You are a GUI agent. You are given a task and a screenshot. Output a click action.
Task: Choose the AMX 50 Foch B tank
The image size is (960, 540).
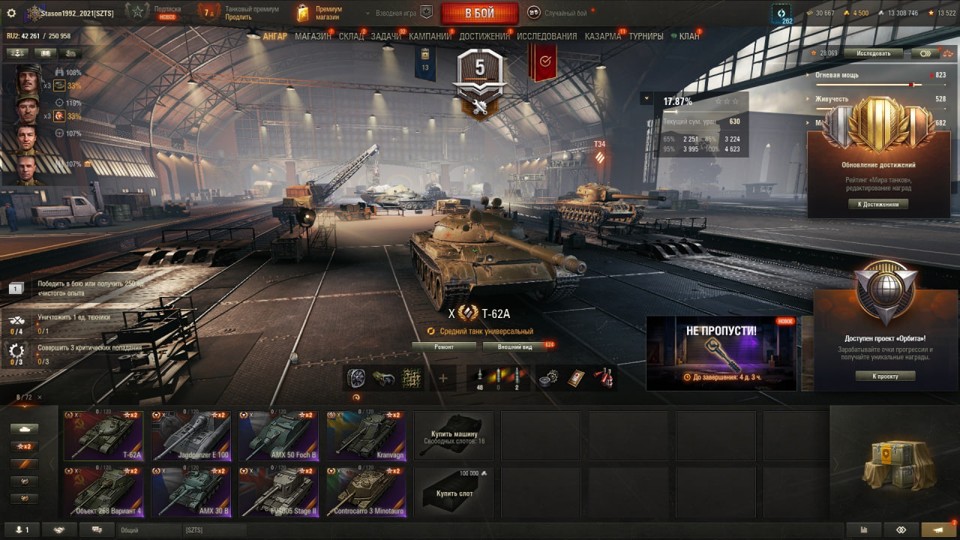pos(279,436)
